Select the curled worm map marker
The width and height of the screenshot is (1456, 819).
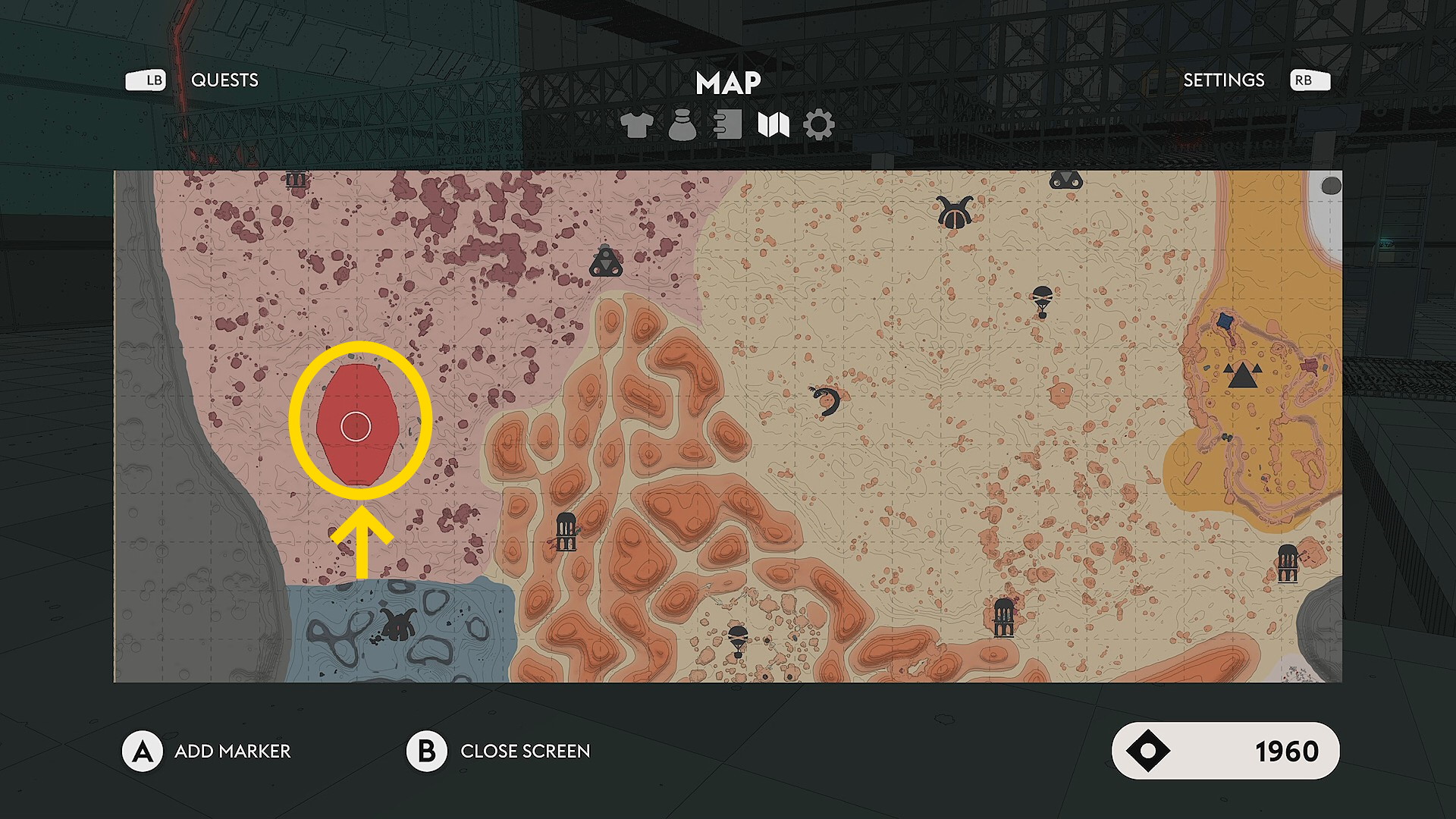click(826, 400)
